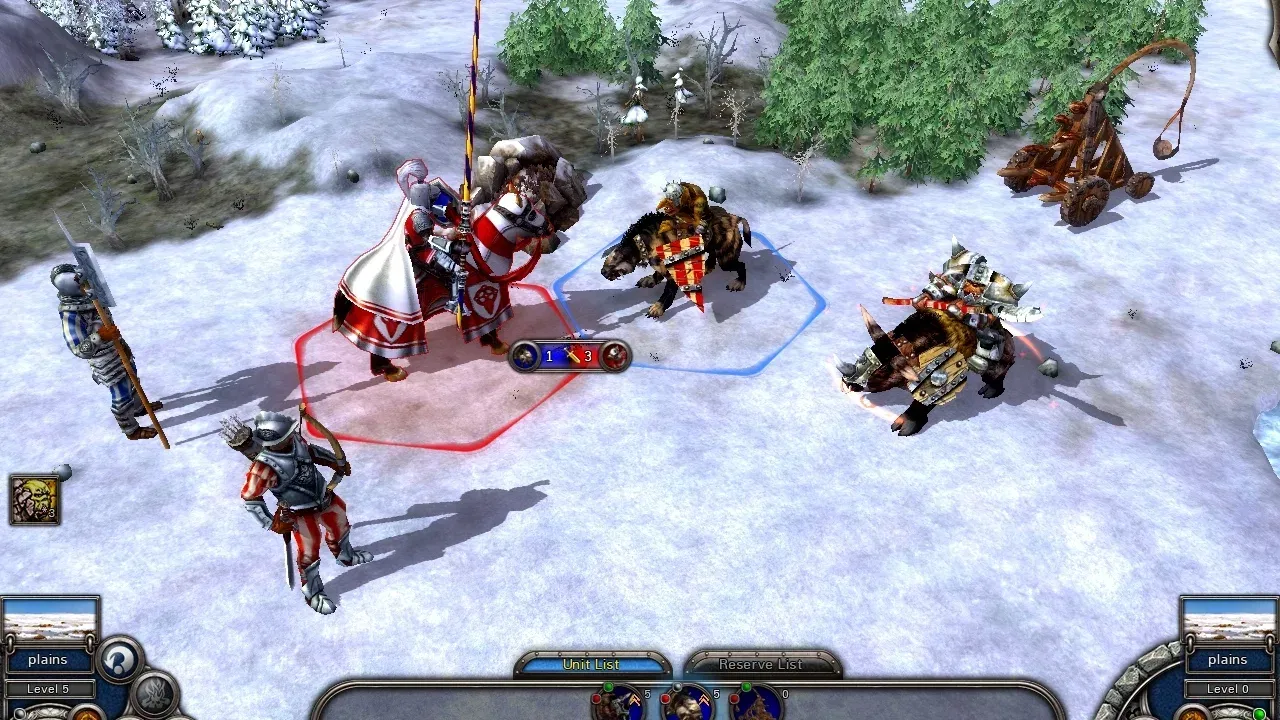Click the crossed-swords combat prediction indicator
This screenshot has width=1280, height=720.
[571, 356]
